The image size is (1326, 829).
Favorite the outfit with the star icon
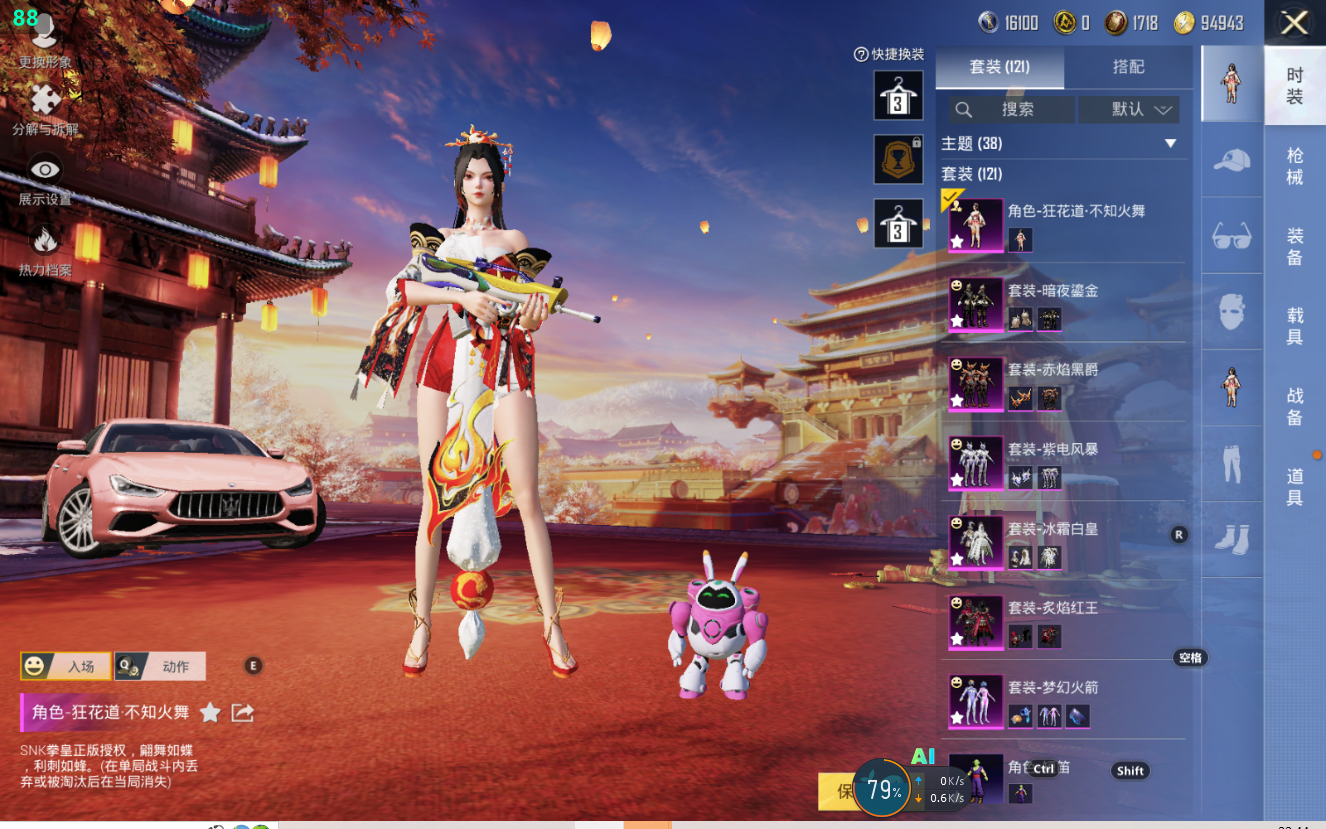(x=210, y=712)
